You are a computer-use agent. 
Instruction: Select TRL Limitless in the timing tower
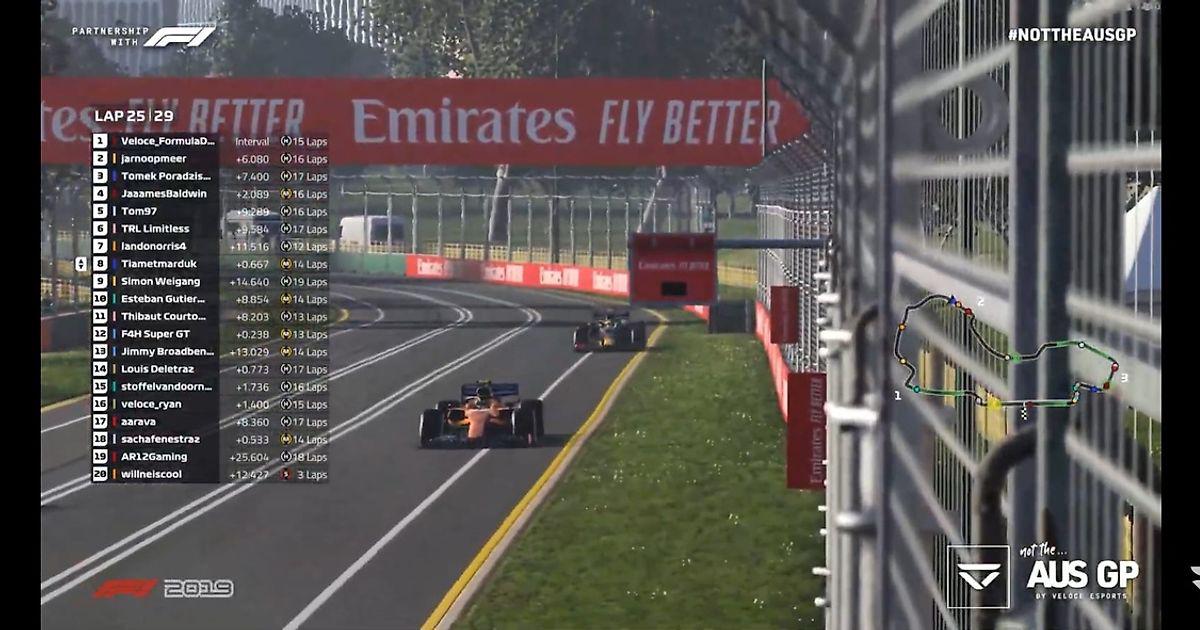[x=155, y=229]
